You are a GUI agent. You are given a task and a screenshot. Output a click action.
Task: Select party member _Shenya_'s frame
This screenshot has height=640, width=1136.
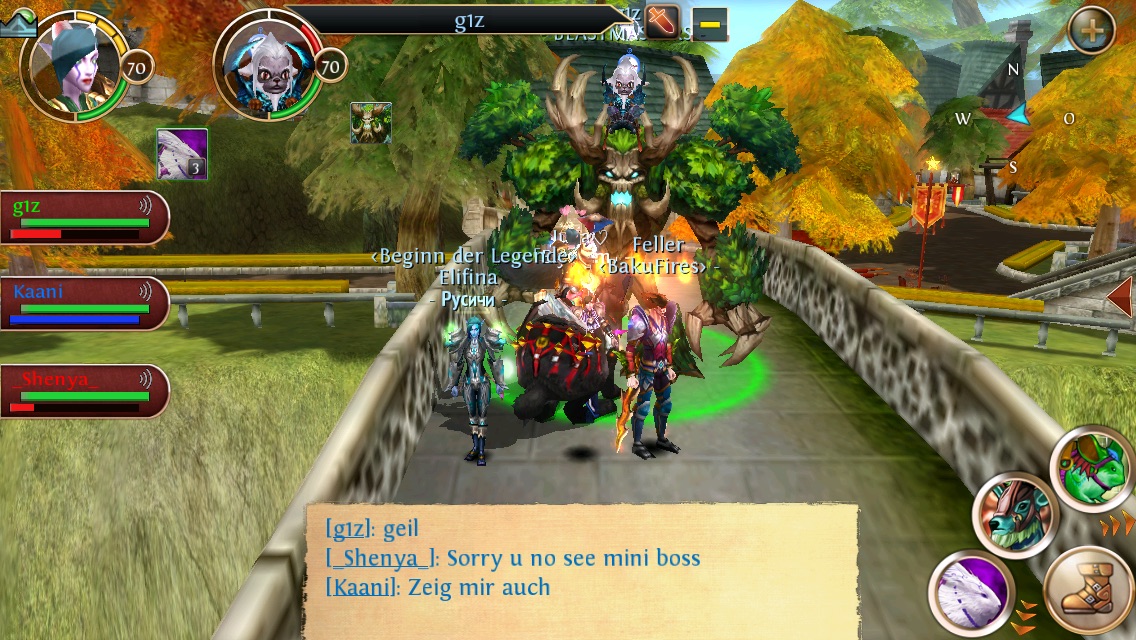[84, 391]
